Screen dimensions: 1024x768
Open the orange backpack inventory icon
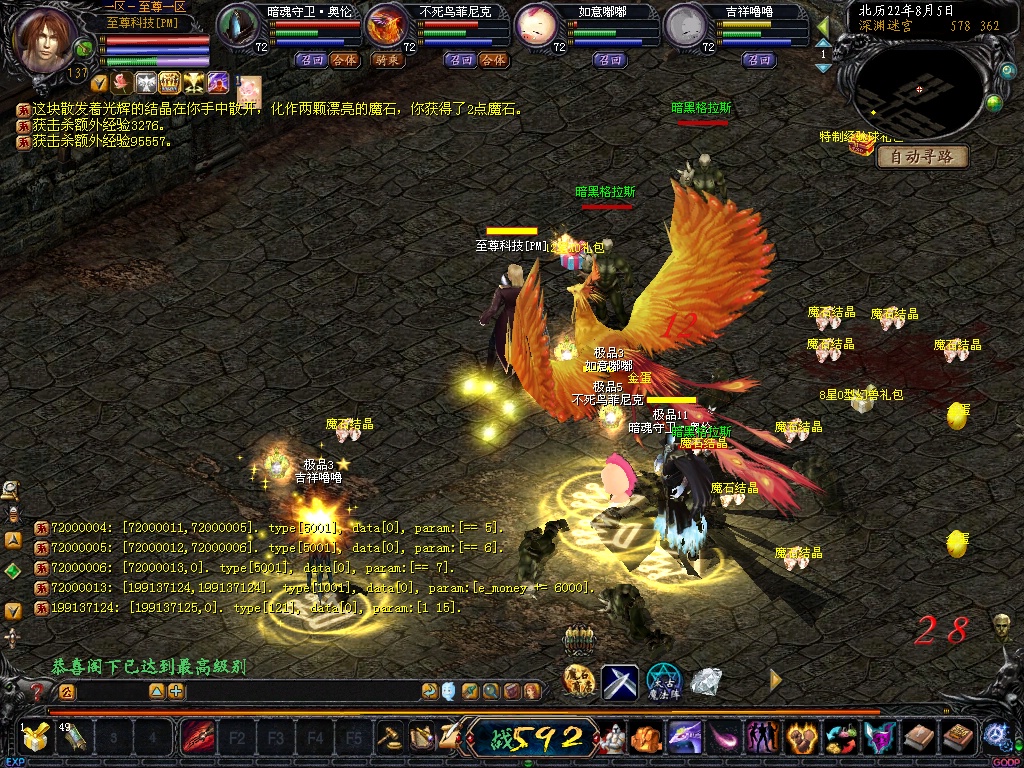pos(647,739)
